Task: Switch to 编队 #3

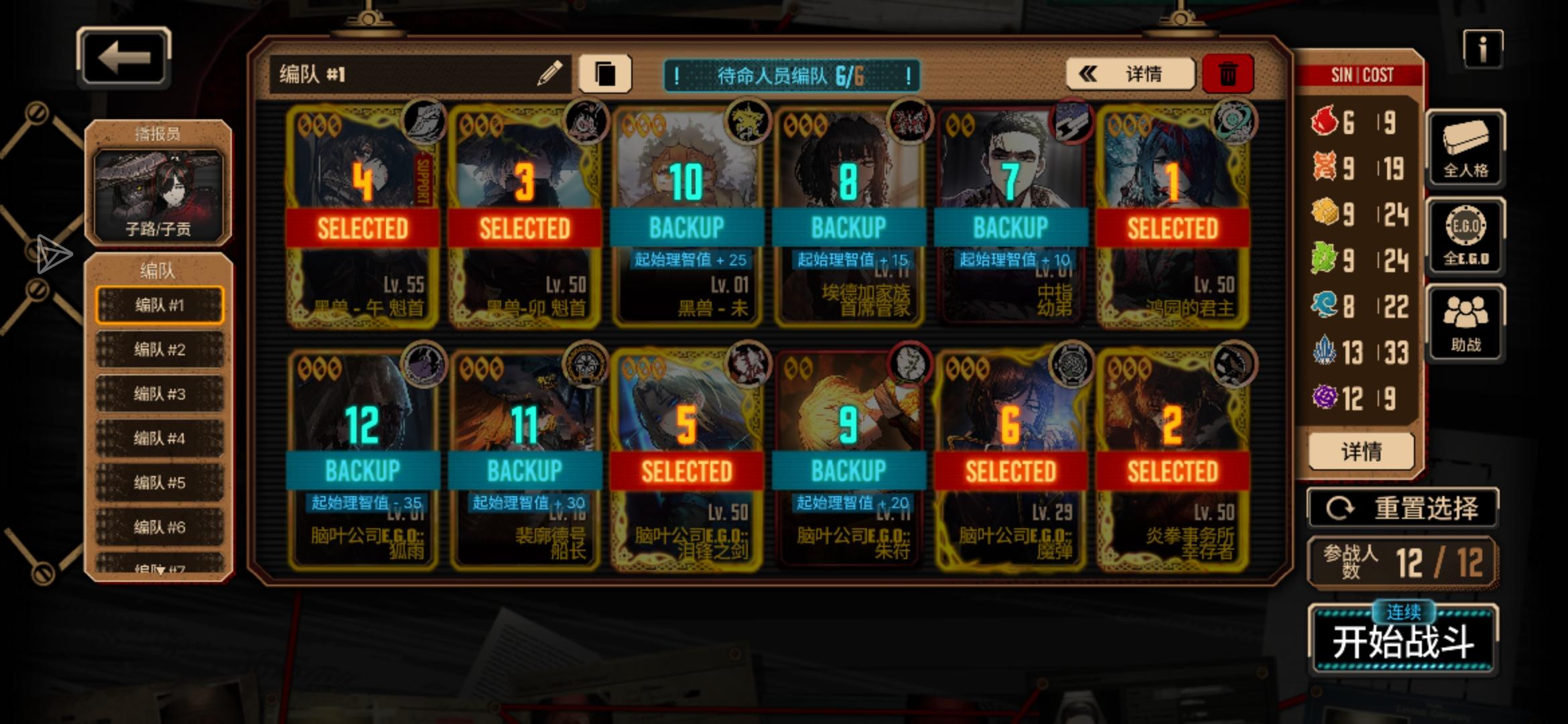Action: coord(160,394)
